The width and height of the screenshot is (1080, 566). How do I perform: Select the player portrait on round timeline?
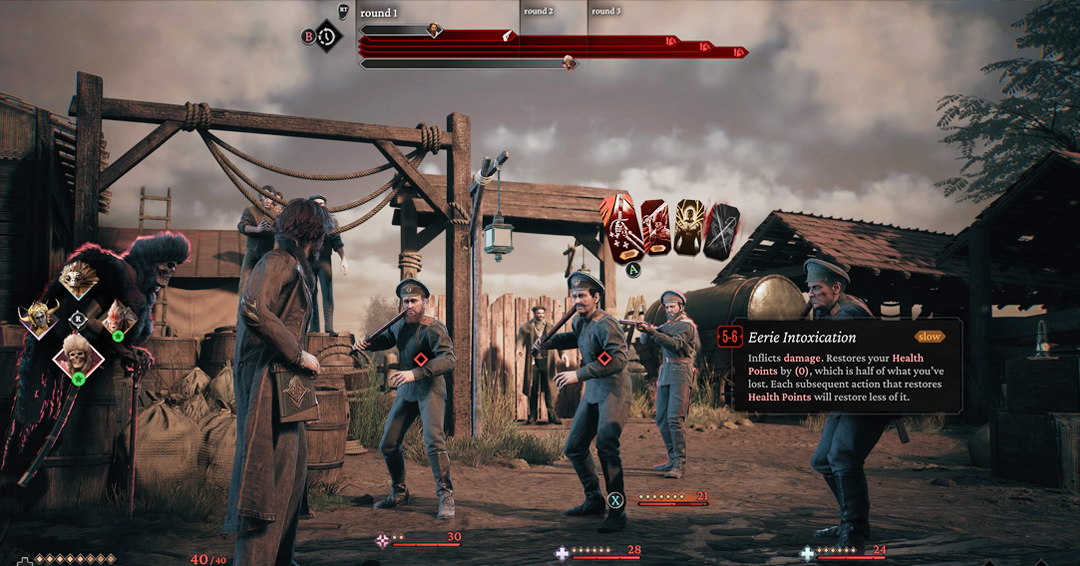pos(434,30)
